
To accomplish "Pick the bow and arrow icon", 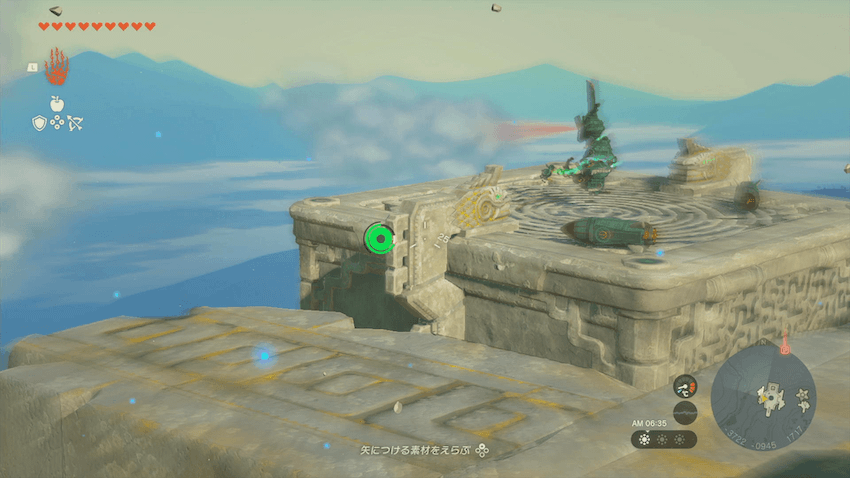I will coord(75,122).
